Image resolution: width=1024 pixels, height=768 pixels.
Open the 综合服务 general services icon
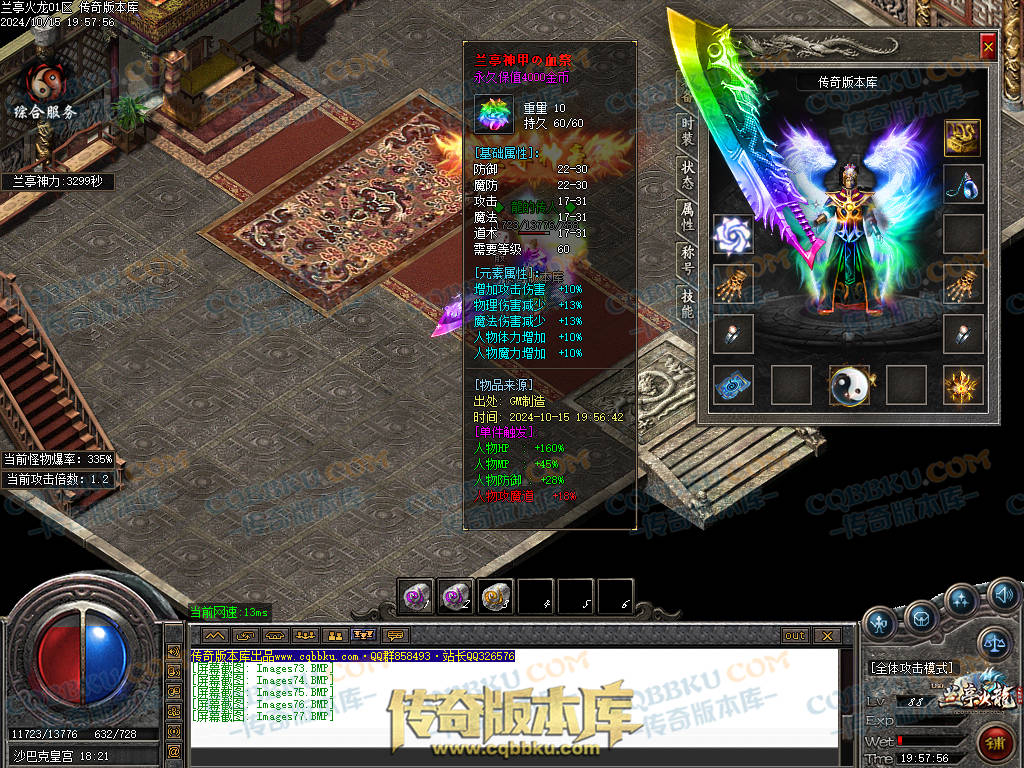click(45, 92)
